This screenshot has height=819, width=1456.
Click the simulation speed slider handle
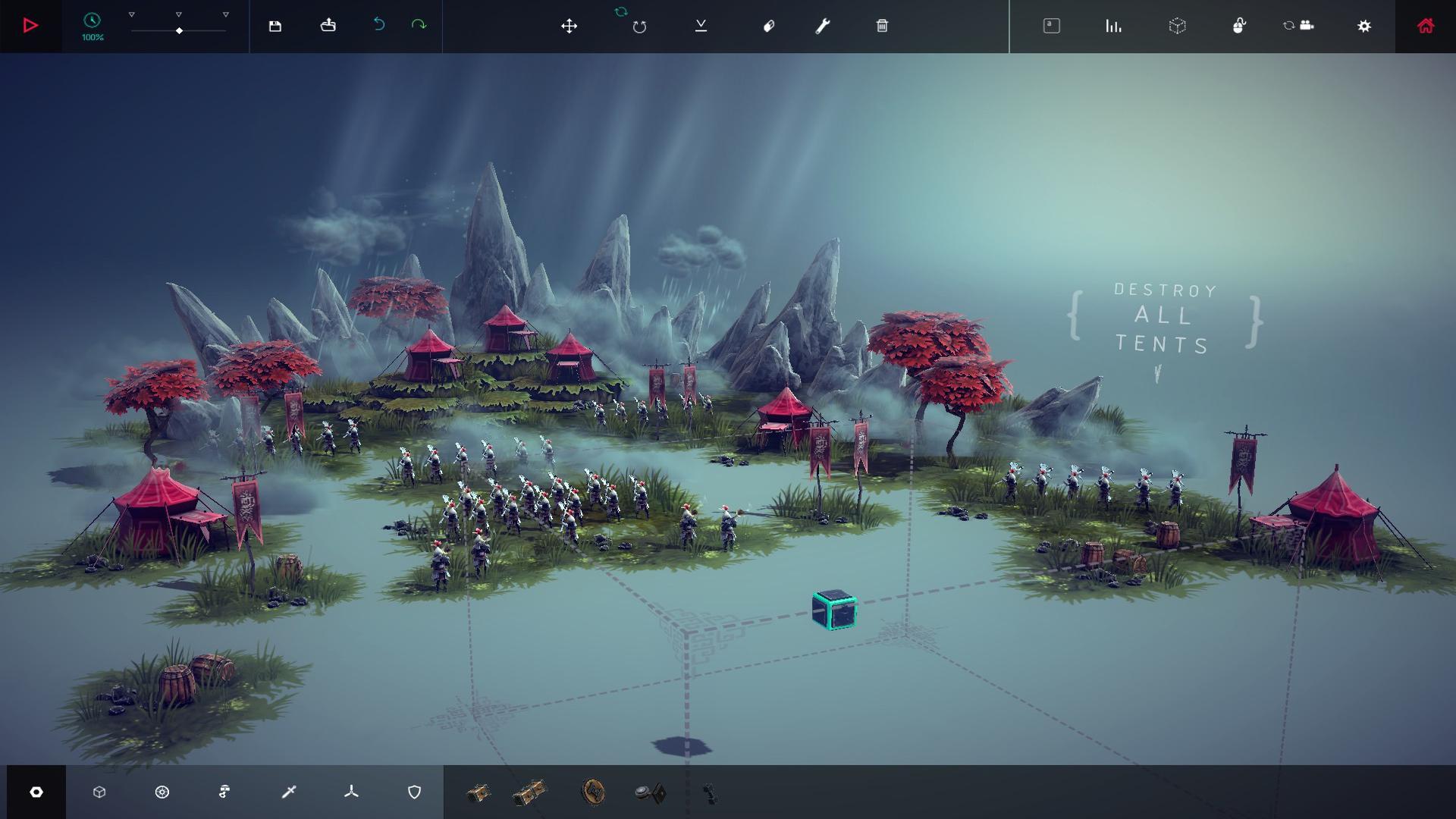[180, 32]
